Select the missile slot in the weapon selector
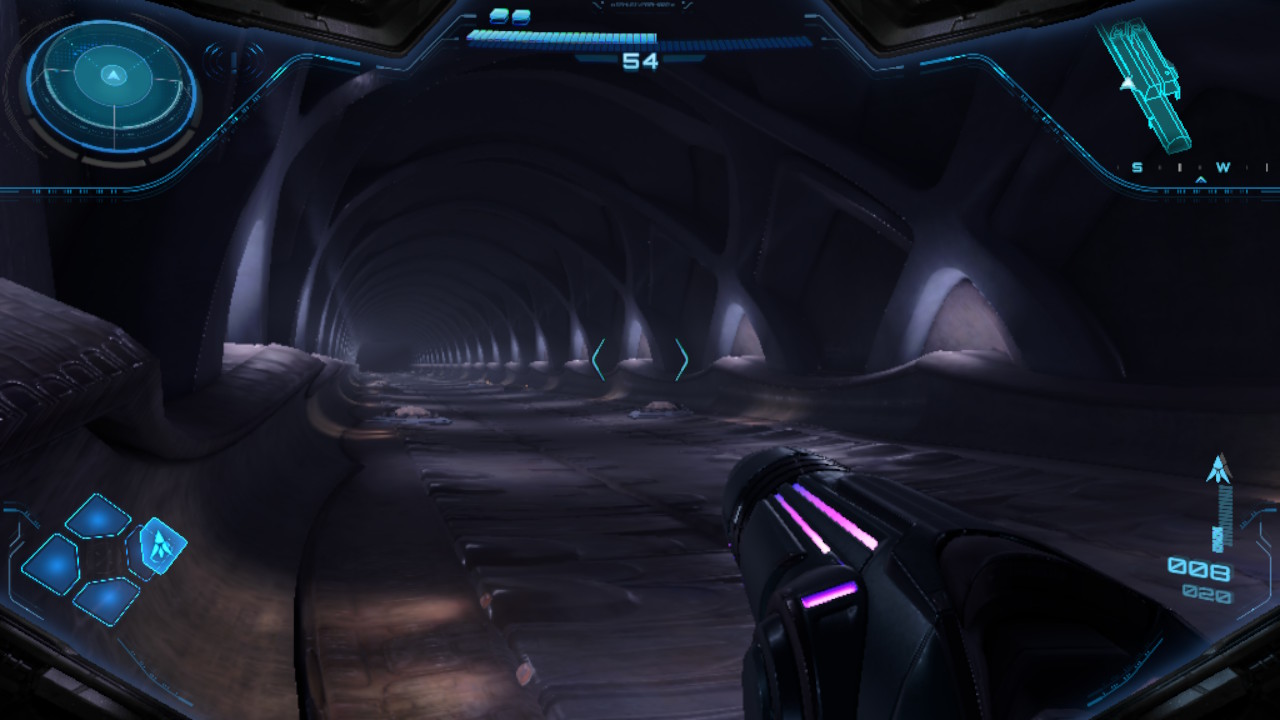 (159, 544)
